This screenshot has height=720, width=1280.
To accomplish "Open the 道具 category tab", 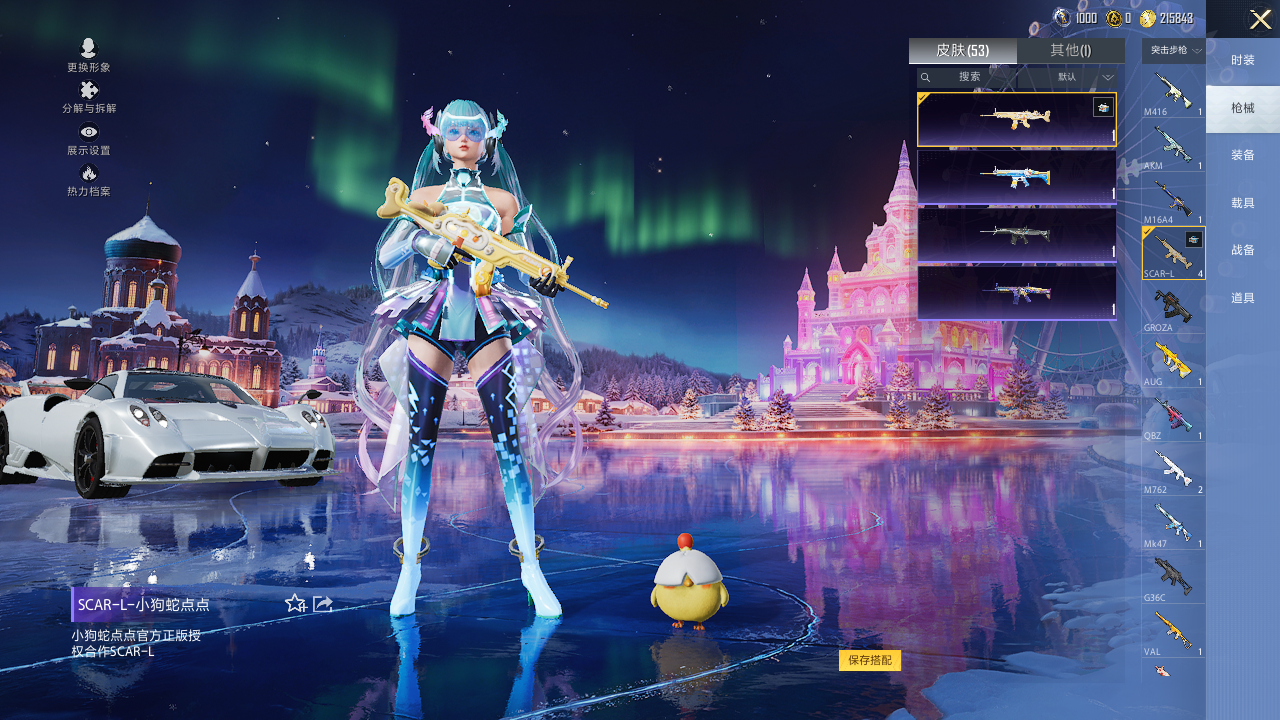I will pos(1242,298).
